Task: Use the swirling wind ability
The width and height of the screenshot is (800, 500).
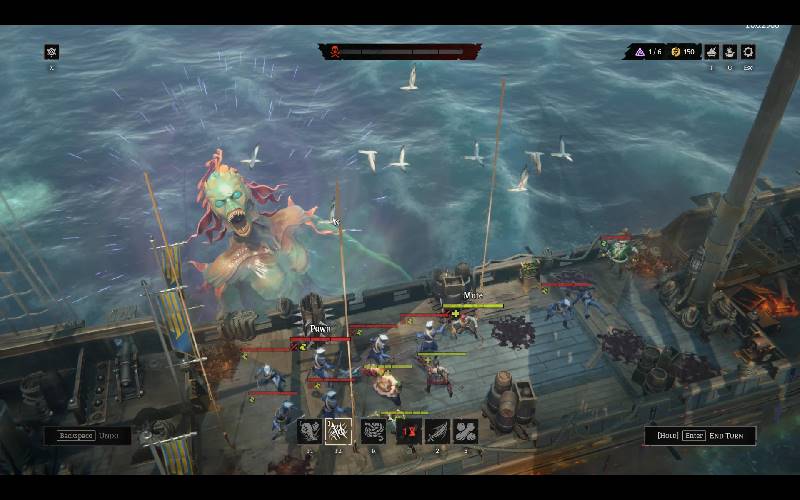Action: (373, 431)
